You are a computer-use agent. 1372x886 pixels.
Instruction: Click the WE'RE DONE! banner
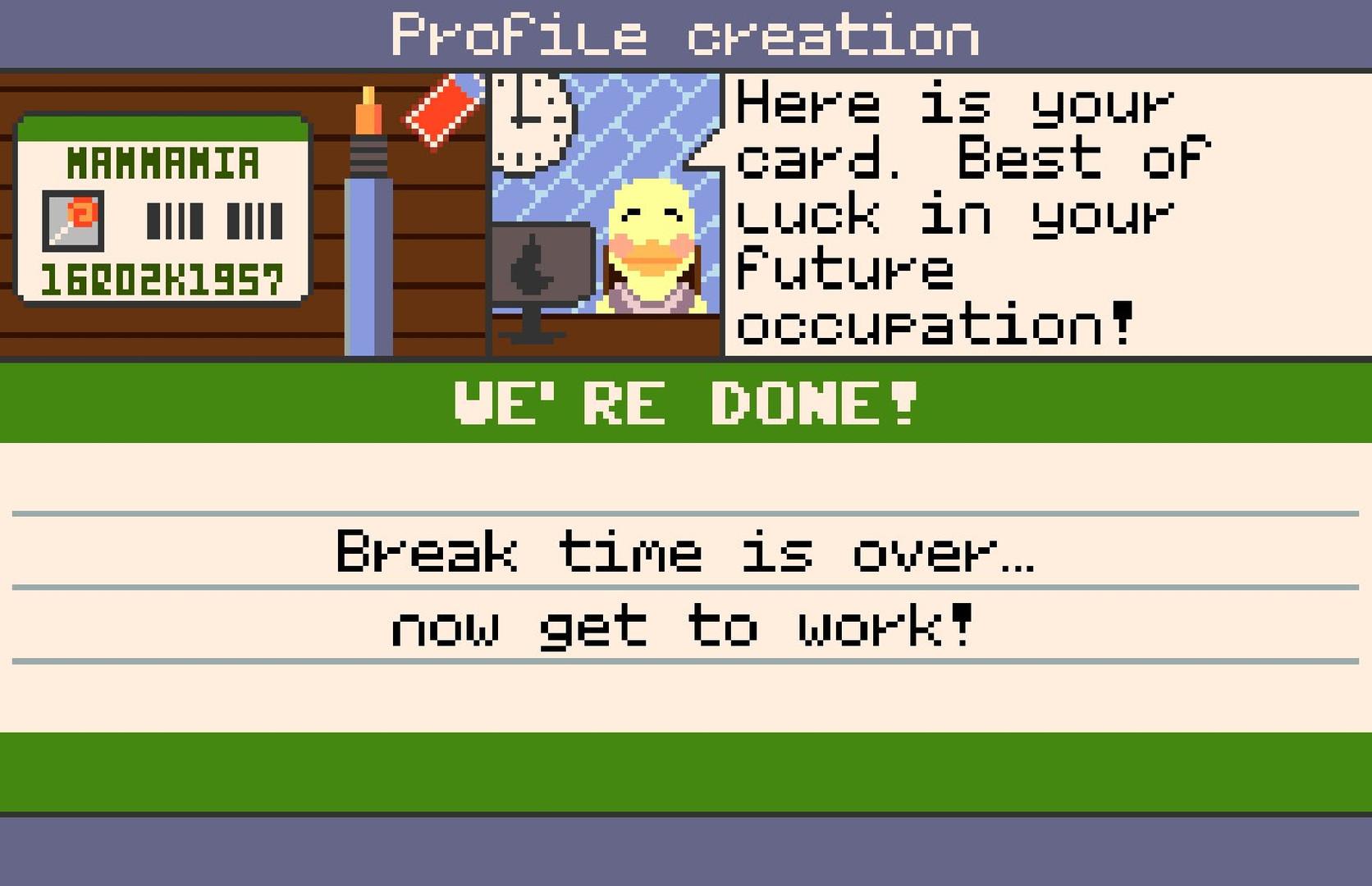pyautogui.click(x=686, y=402)
